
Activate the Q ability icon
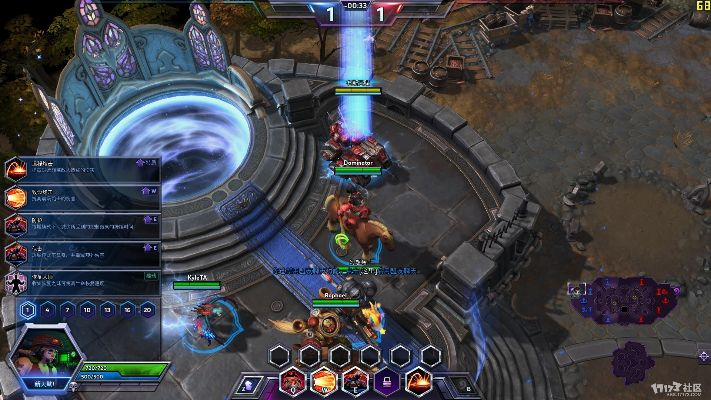[x=294, y=381]
